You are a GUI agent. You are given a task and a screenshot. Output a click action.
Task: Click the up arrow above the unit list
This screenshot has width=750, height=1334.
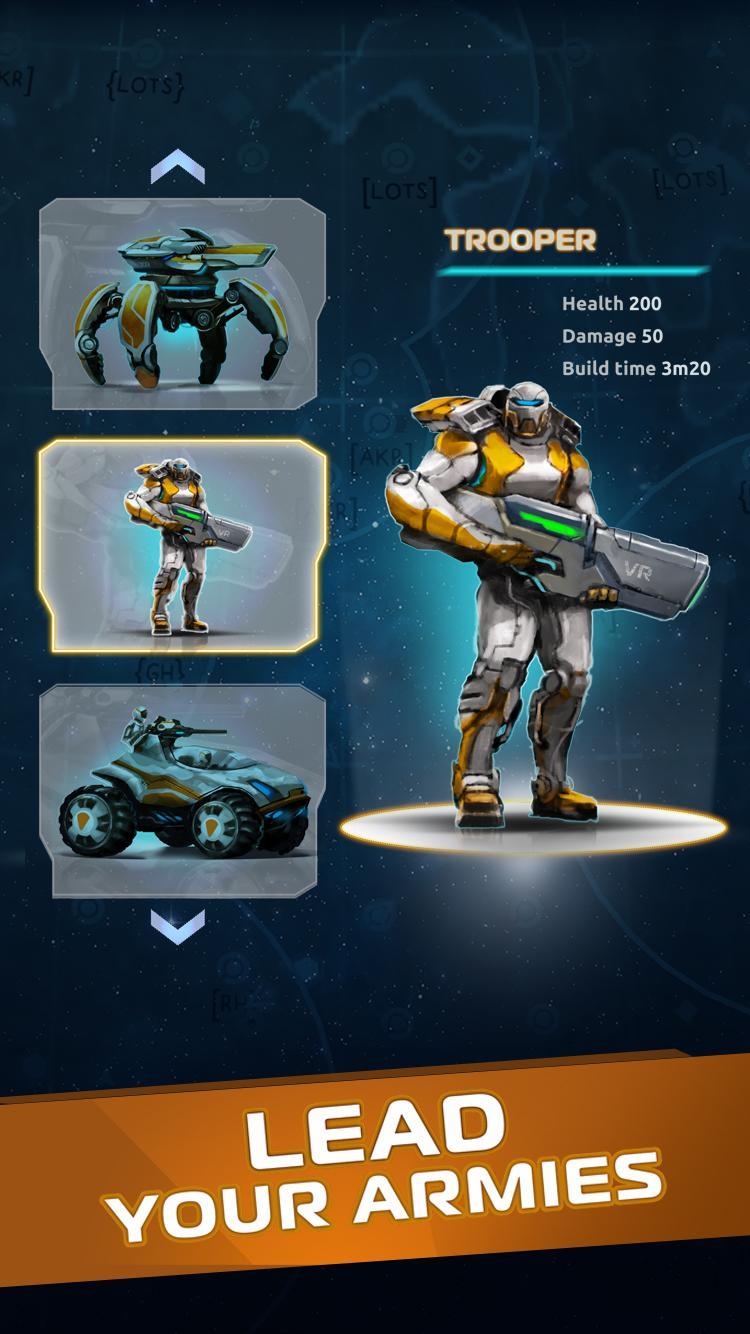tap(177, 167)
